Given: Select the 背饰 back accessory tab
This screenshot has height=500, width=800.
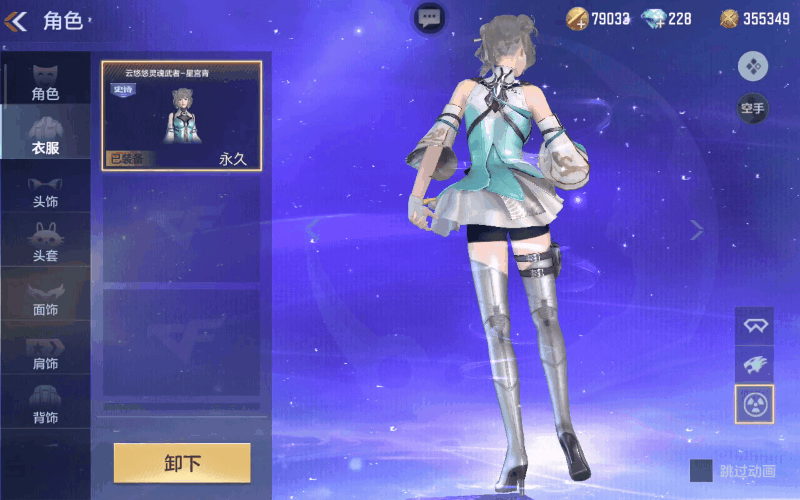Looking at the screenshot, I should click(45, 403).
